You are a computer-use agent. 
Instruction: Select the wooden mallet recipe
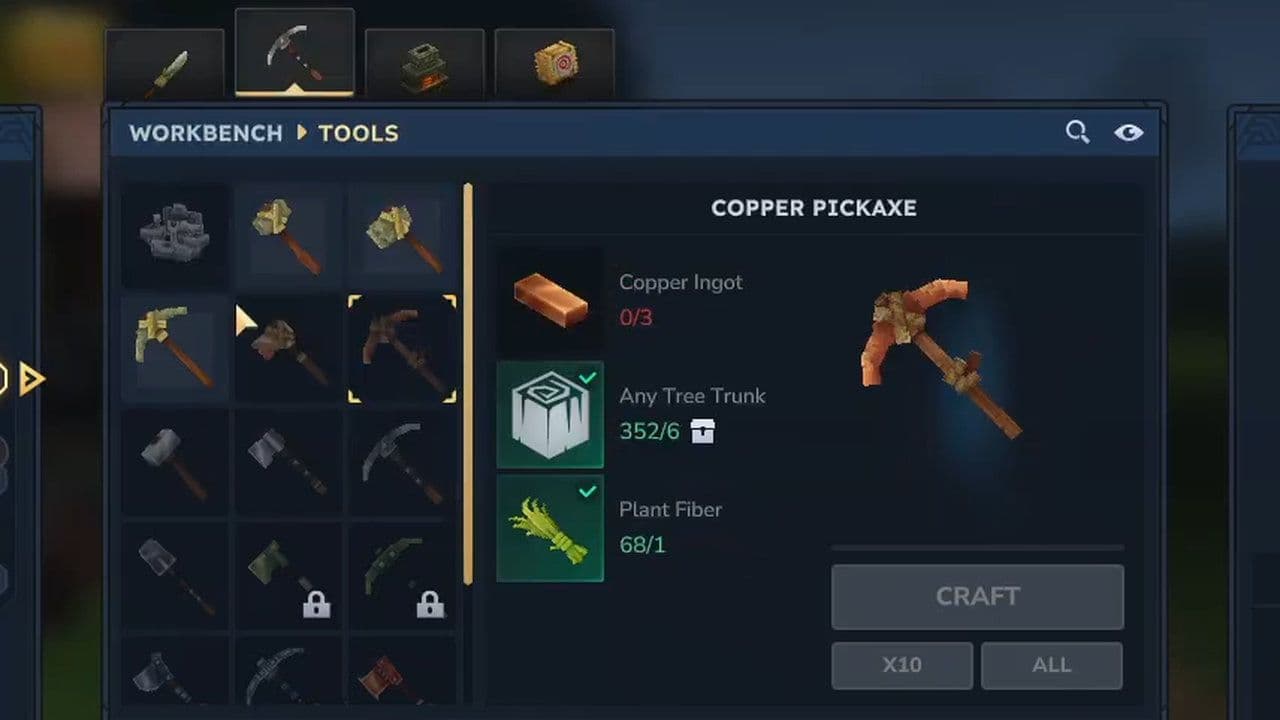tap(287, 350)
